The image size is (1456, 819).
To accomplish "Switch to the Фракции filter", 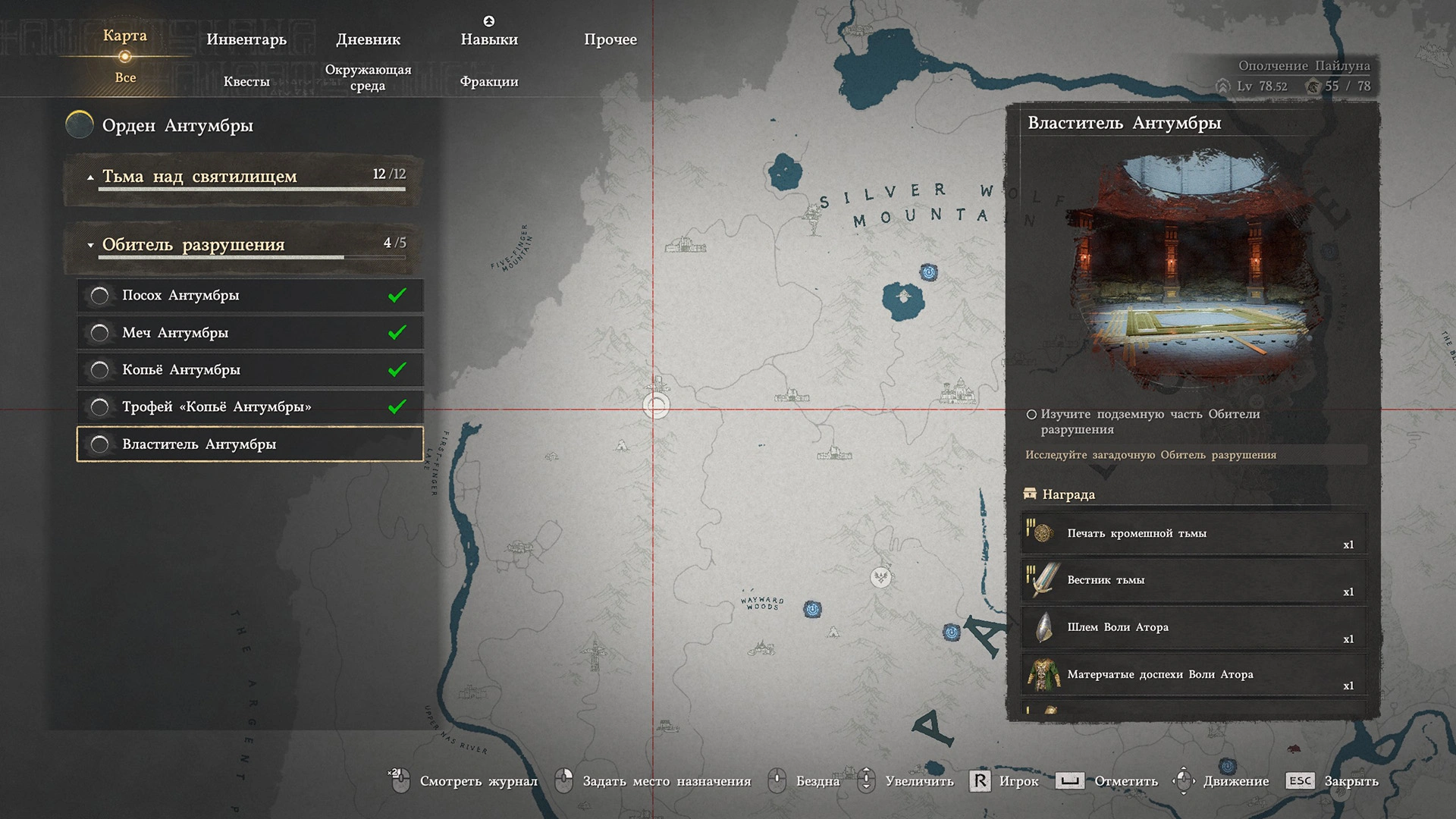I will 489,81.
